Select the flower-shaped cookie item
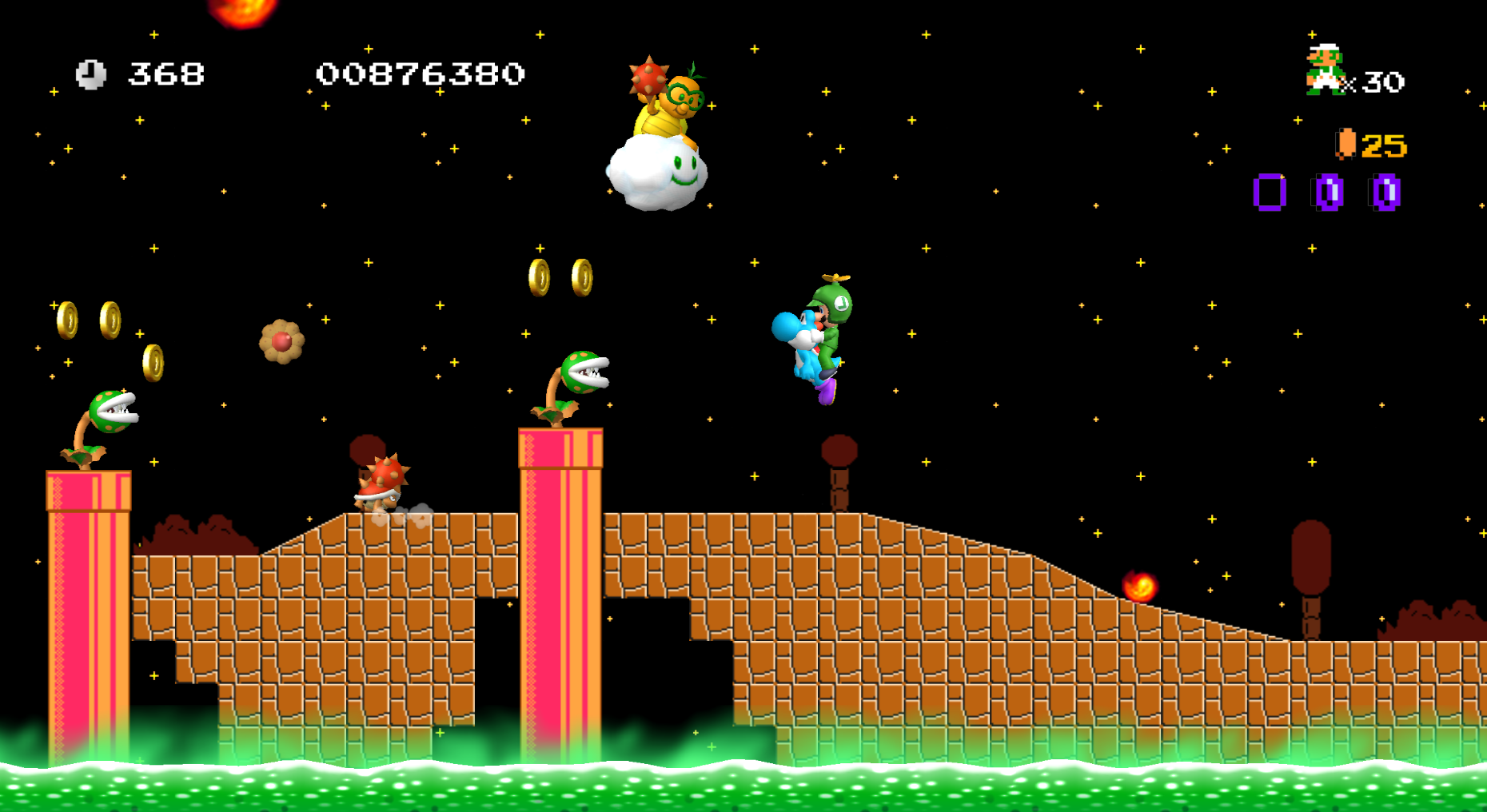Viewport: 1487px width, 812px height. tap(281, 342)
